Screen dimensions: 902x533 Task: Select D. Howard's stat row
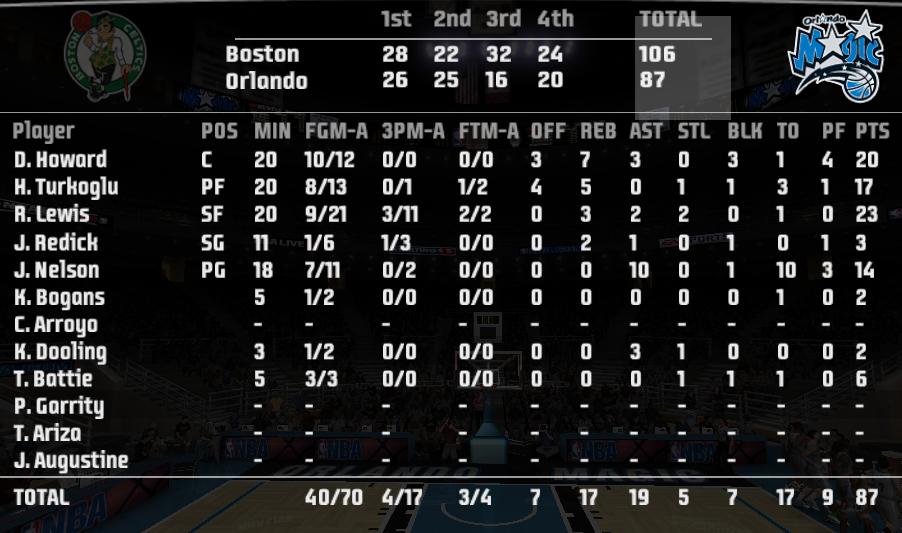tap(60, 160)
